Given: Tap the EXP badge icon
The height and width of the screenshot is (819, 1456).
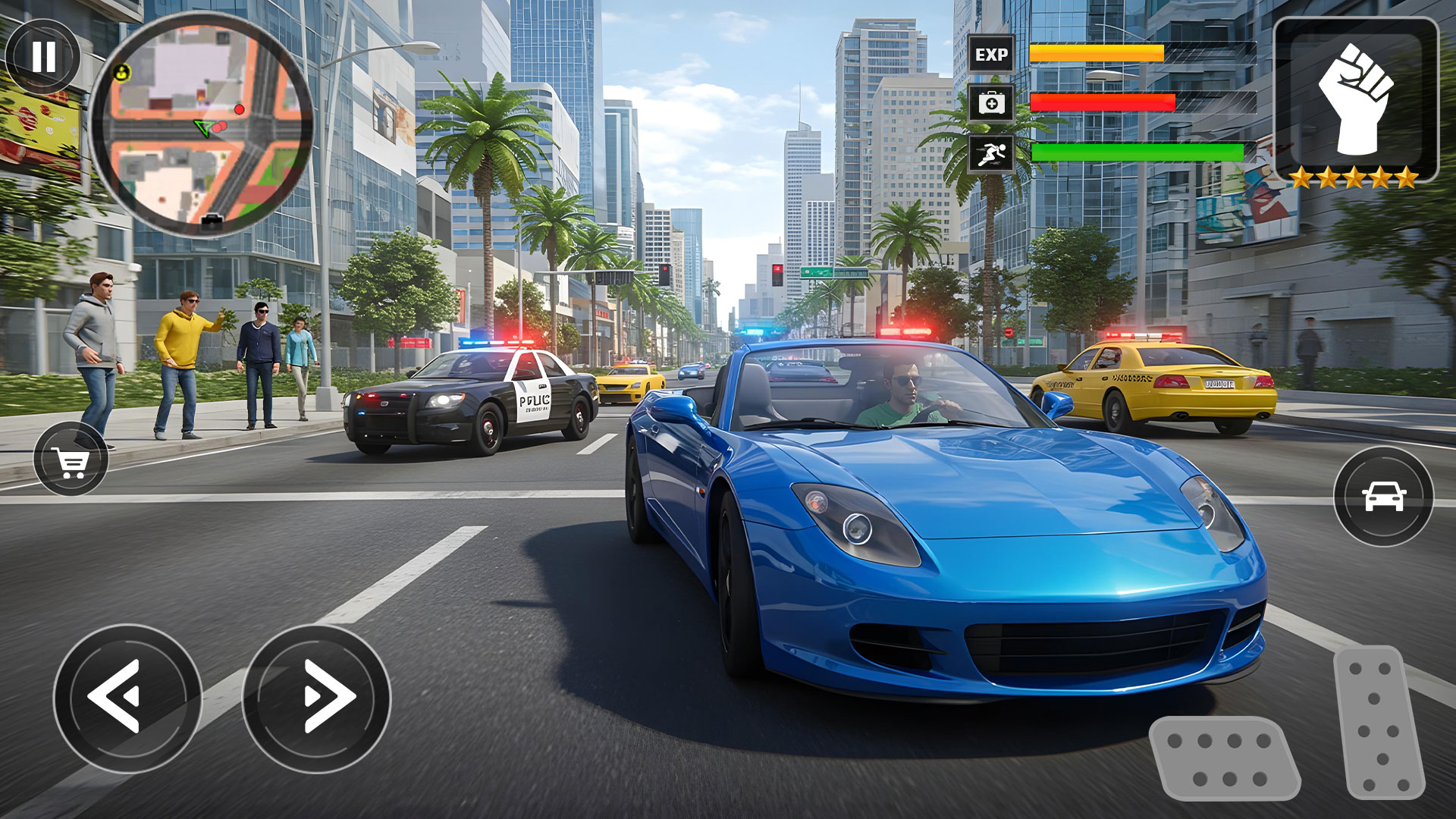Looking at the screenshot, I should coord(990,55).
